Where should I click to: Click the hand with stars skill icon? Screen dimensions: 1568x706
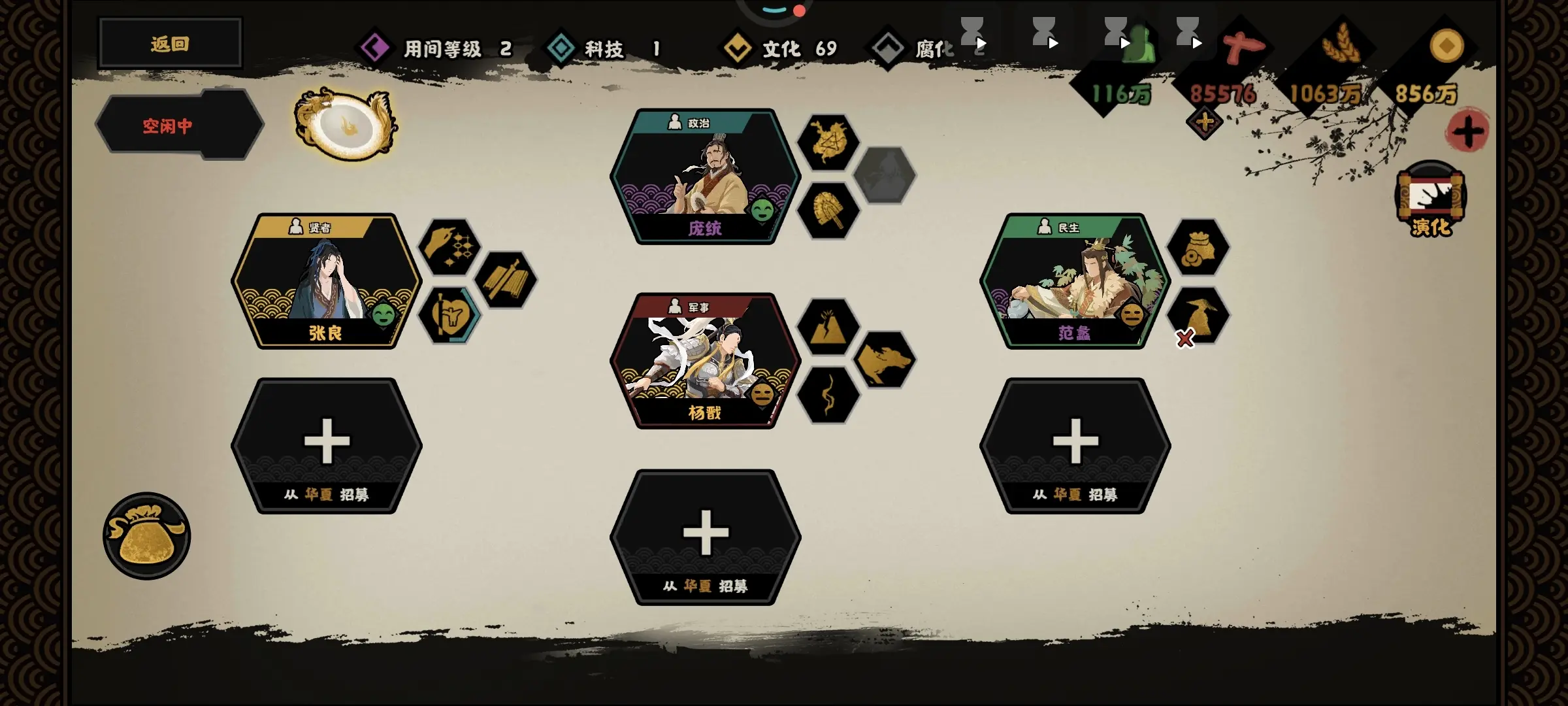point(449,247)
